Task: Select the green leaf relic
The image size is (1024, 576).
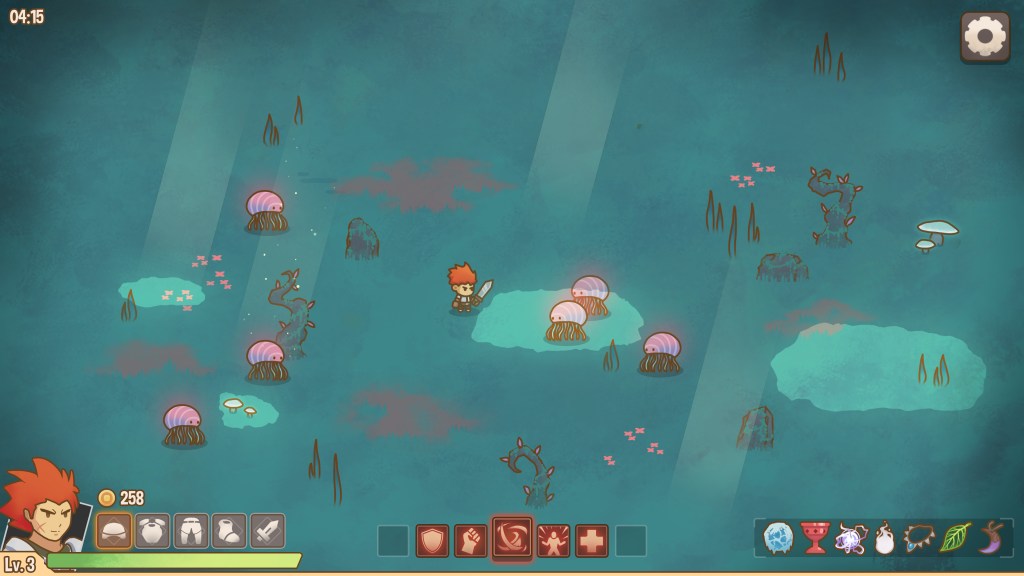Action: click(x=955, y=538)
